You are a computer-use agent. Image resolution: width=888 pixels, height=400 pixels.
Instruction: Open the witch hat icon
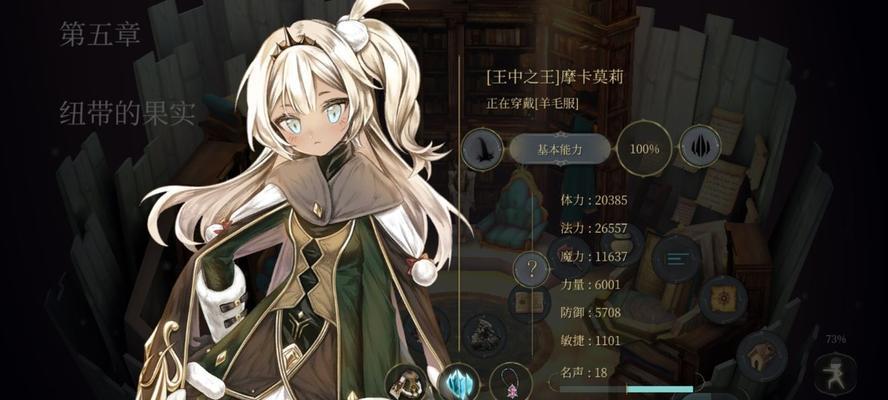[482, 150]
